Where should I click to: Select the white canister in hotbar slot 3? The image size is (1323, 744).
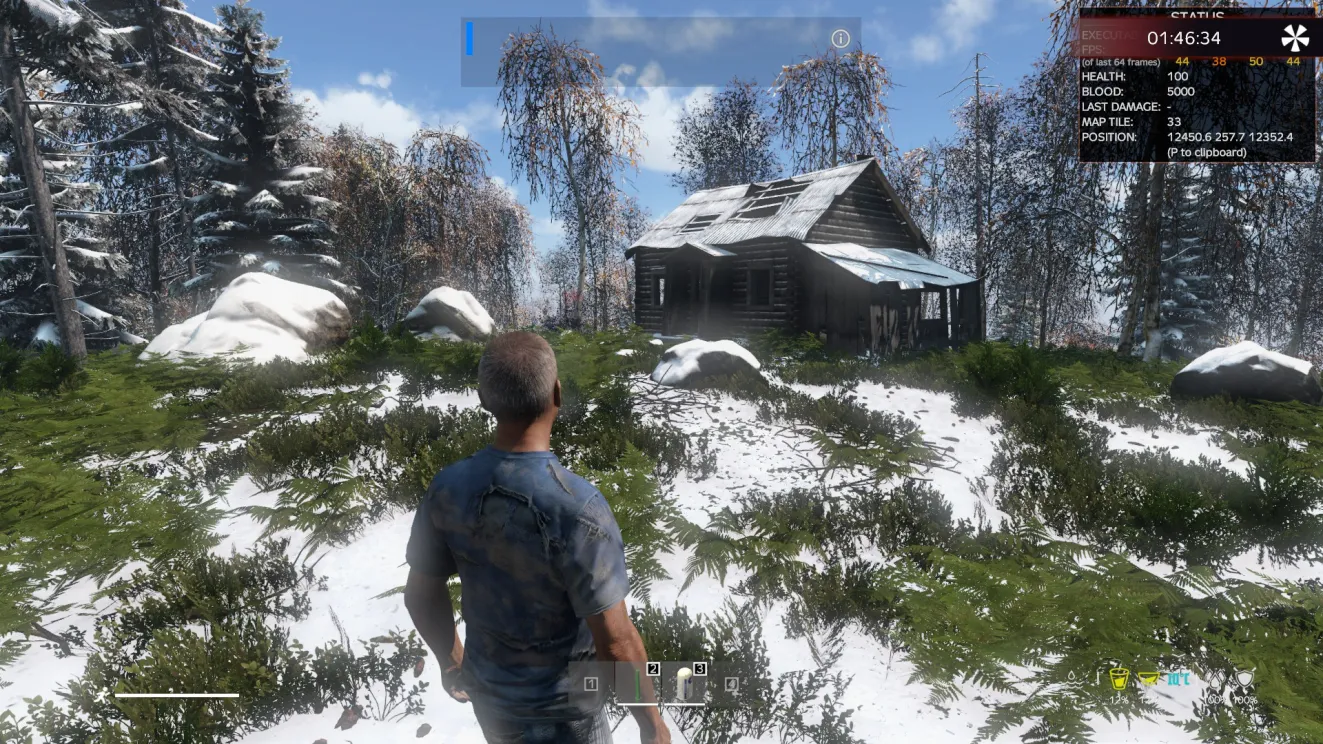685,686
